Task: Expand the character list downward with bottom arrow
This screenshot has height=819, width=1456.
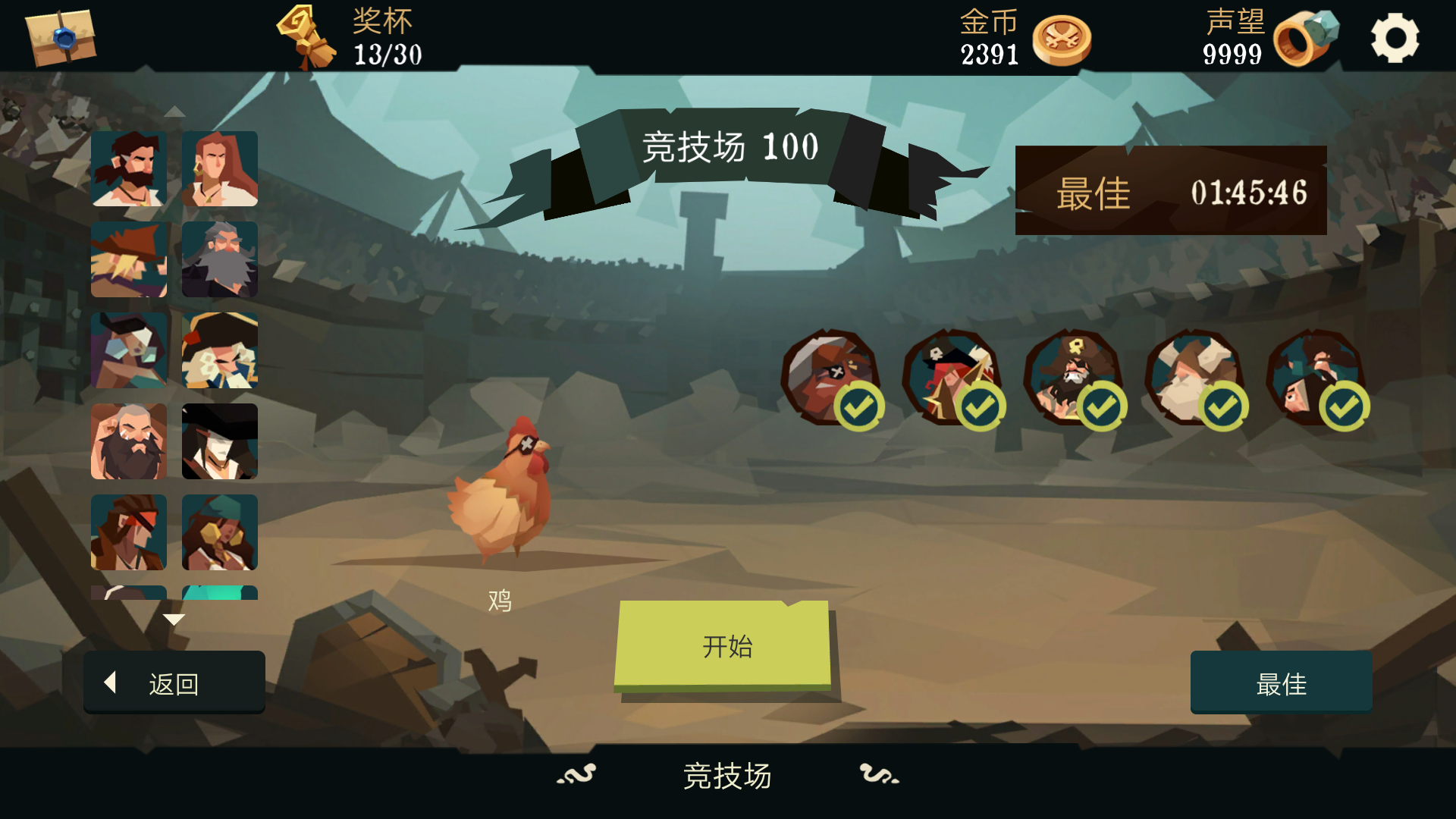Action: point(175,618)
